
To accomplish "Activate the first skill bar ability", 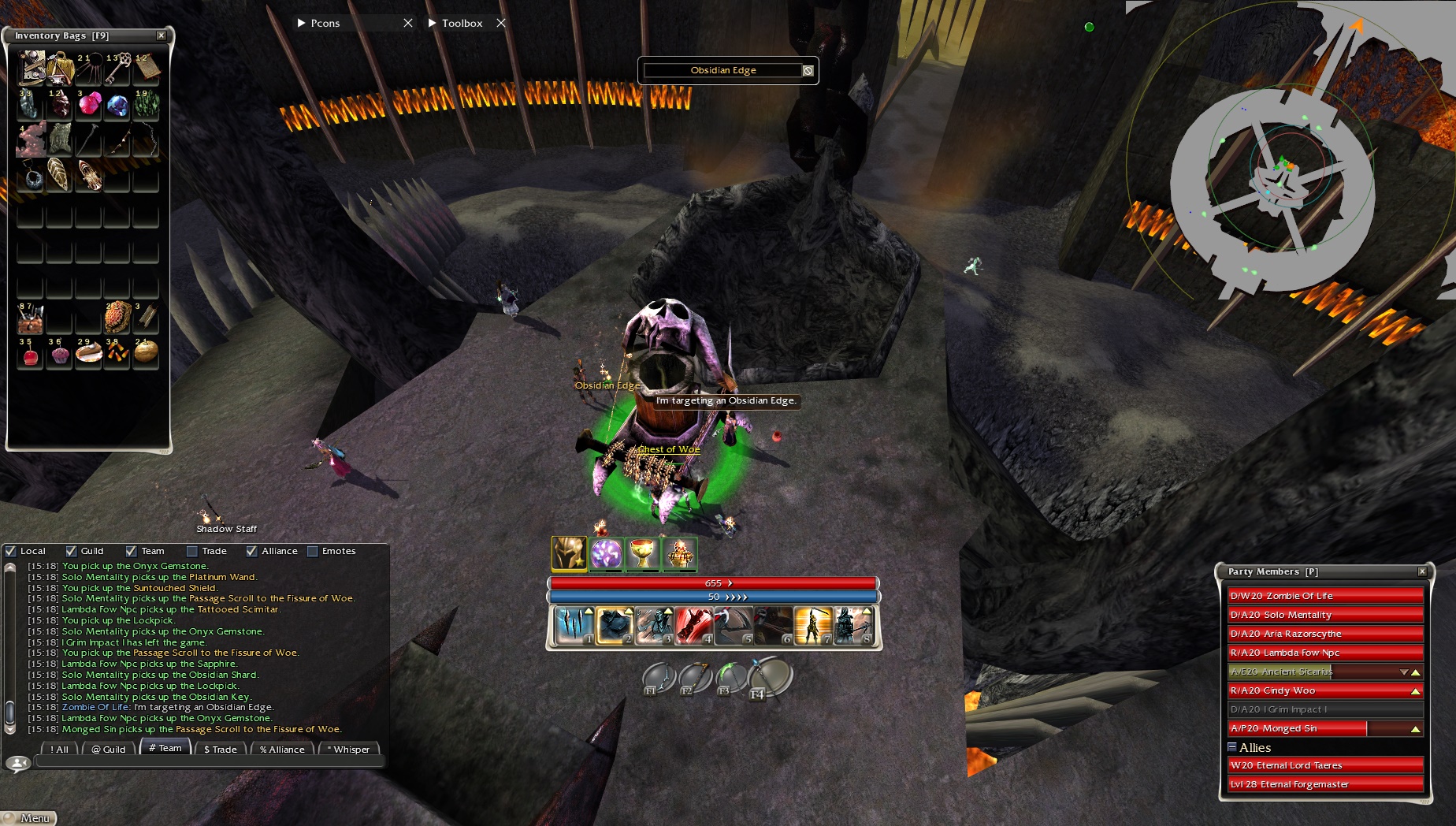I will point(573,625).
